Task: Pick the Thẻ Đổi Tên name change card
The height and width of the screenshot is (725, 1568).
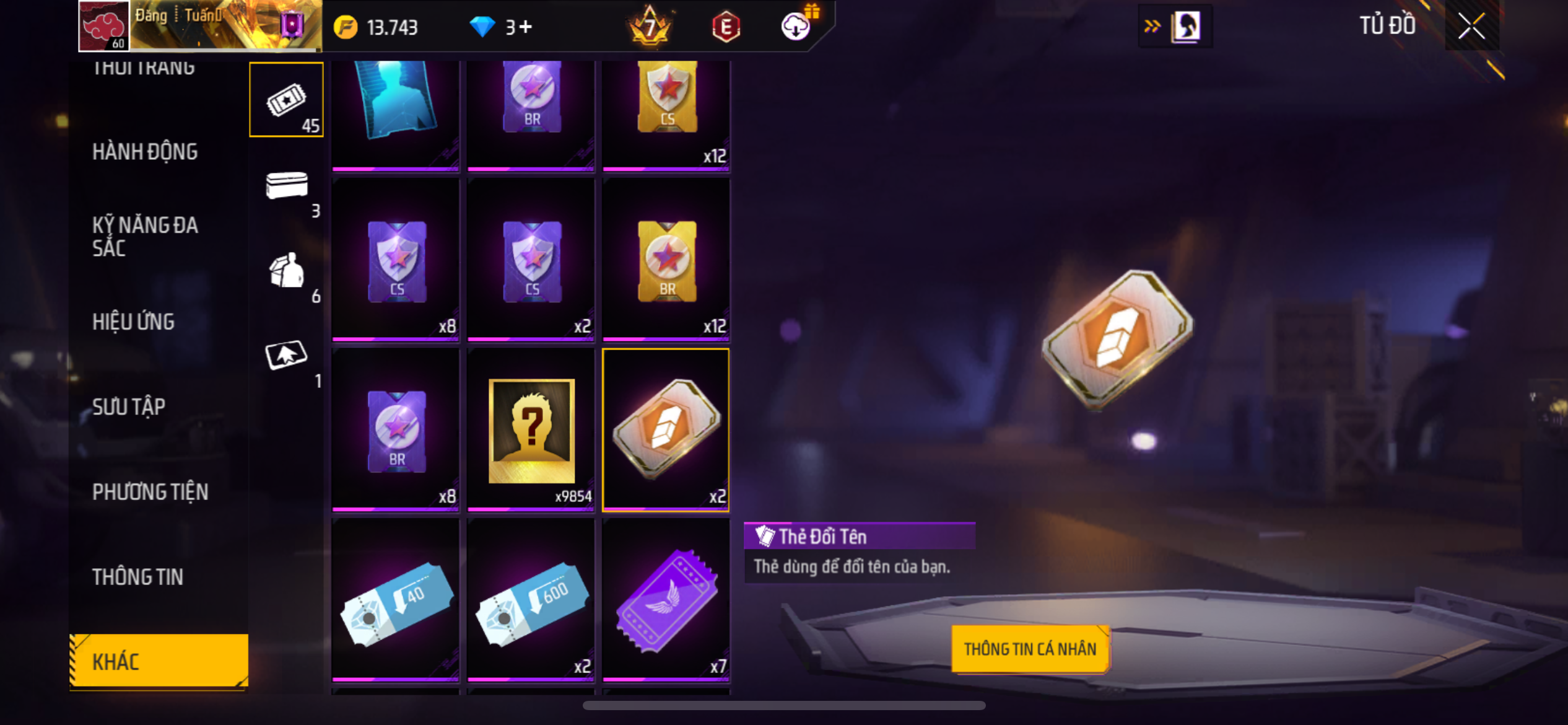Action: [666, 429]
